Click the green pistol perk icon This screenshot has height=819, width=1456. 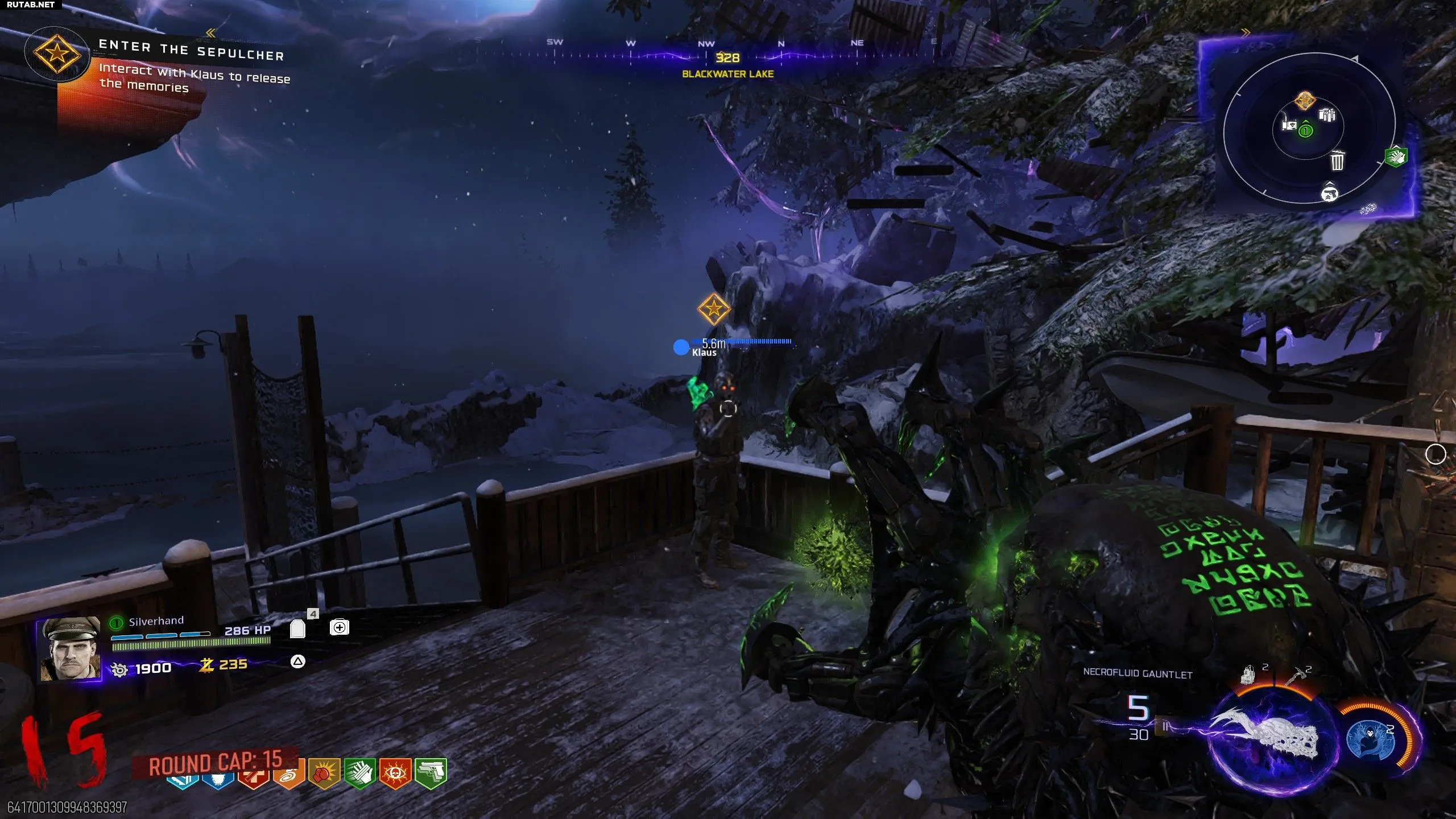pos(431,773)
